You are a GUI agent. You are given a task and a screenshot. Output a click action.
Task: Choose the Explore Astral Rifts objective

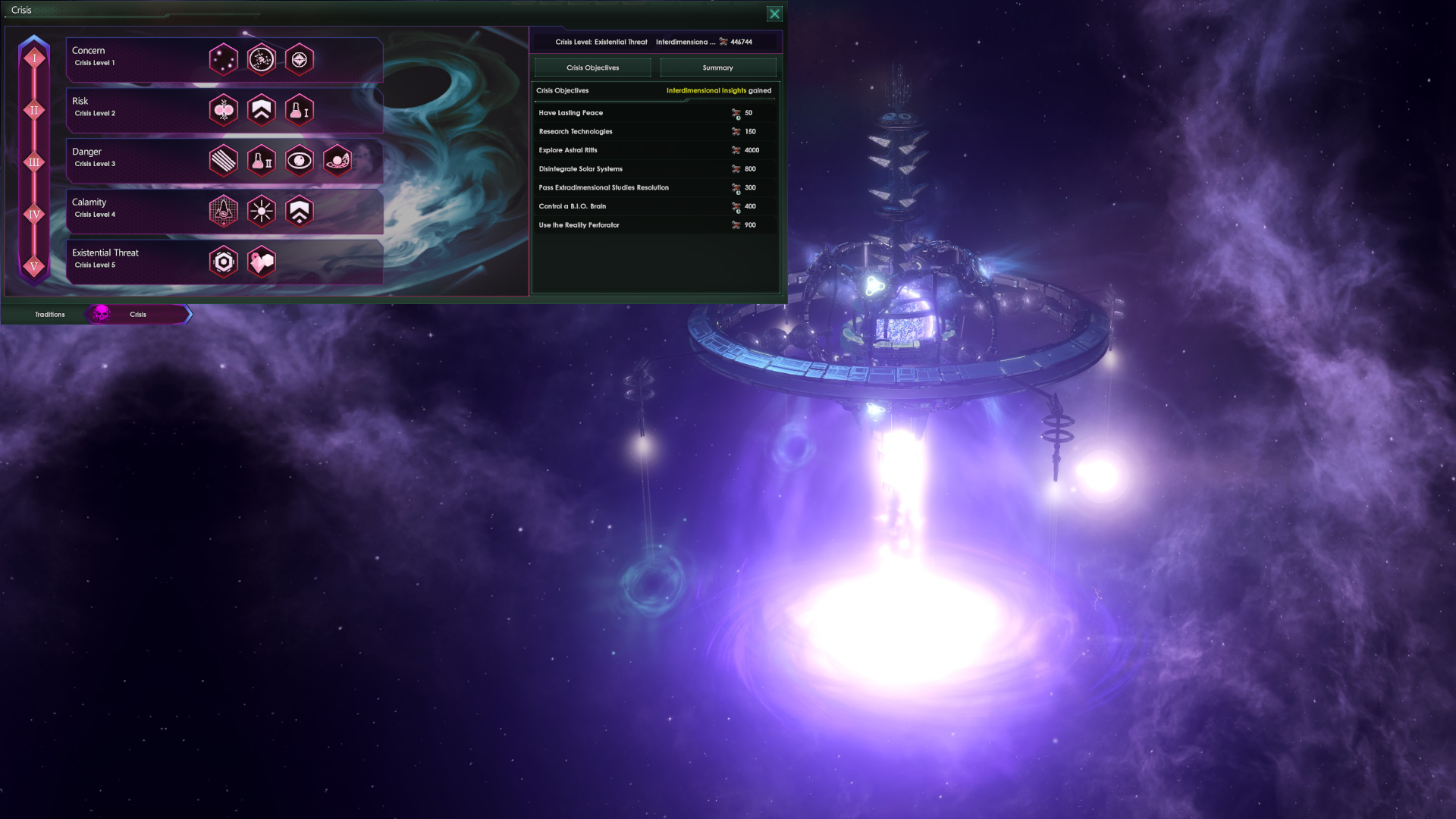tap(654, 150)
